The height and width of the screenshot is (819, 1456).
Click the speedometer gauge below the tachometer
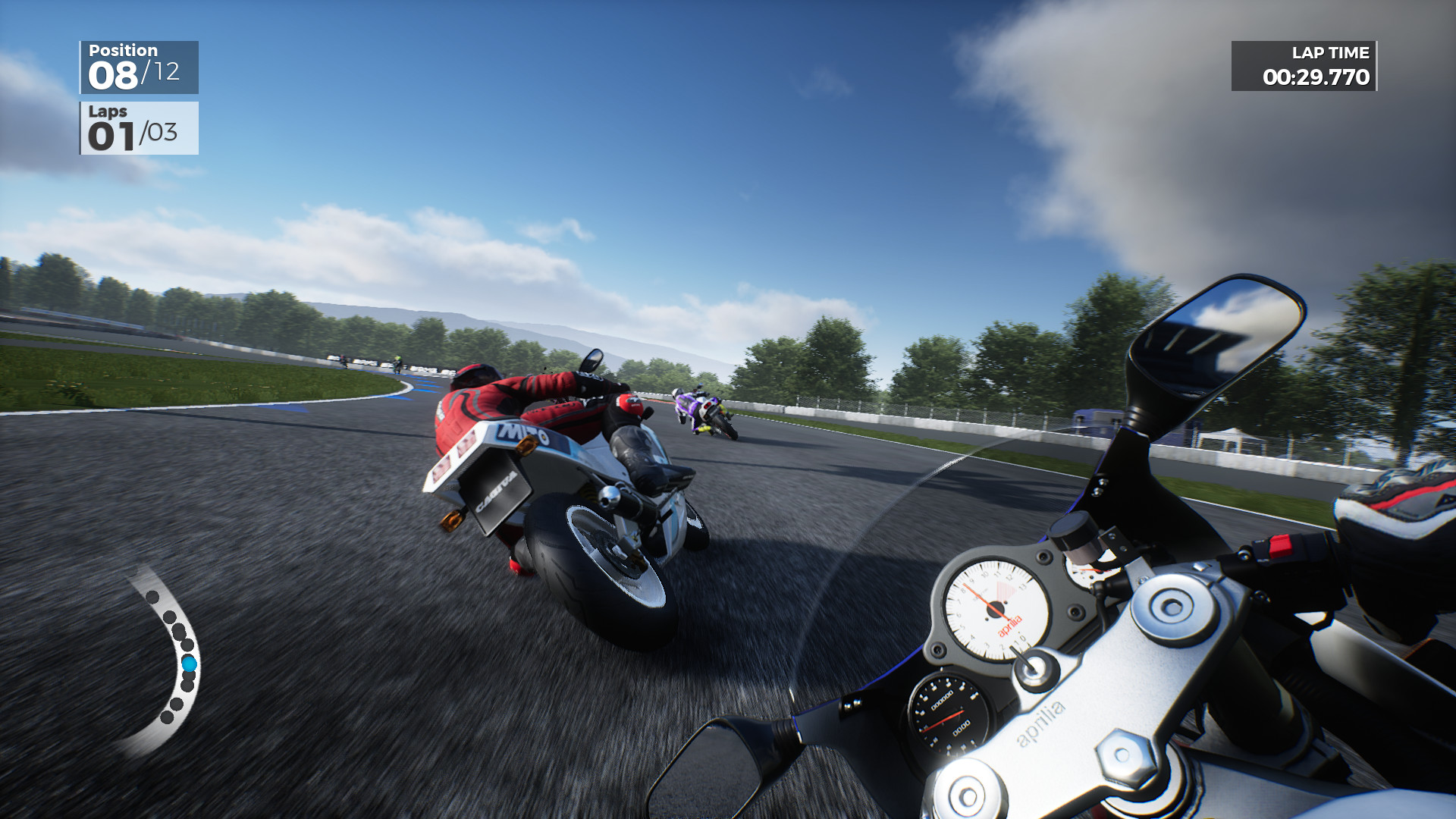pyautogui.click(x=952, y=717)
